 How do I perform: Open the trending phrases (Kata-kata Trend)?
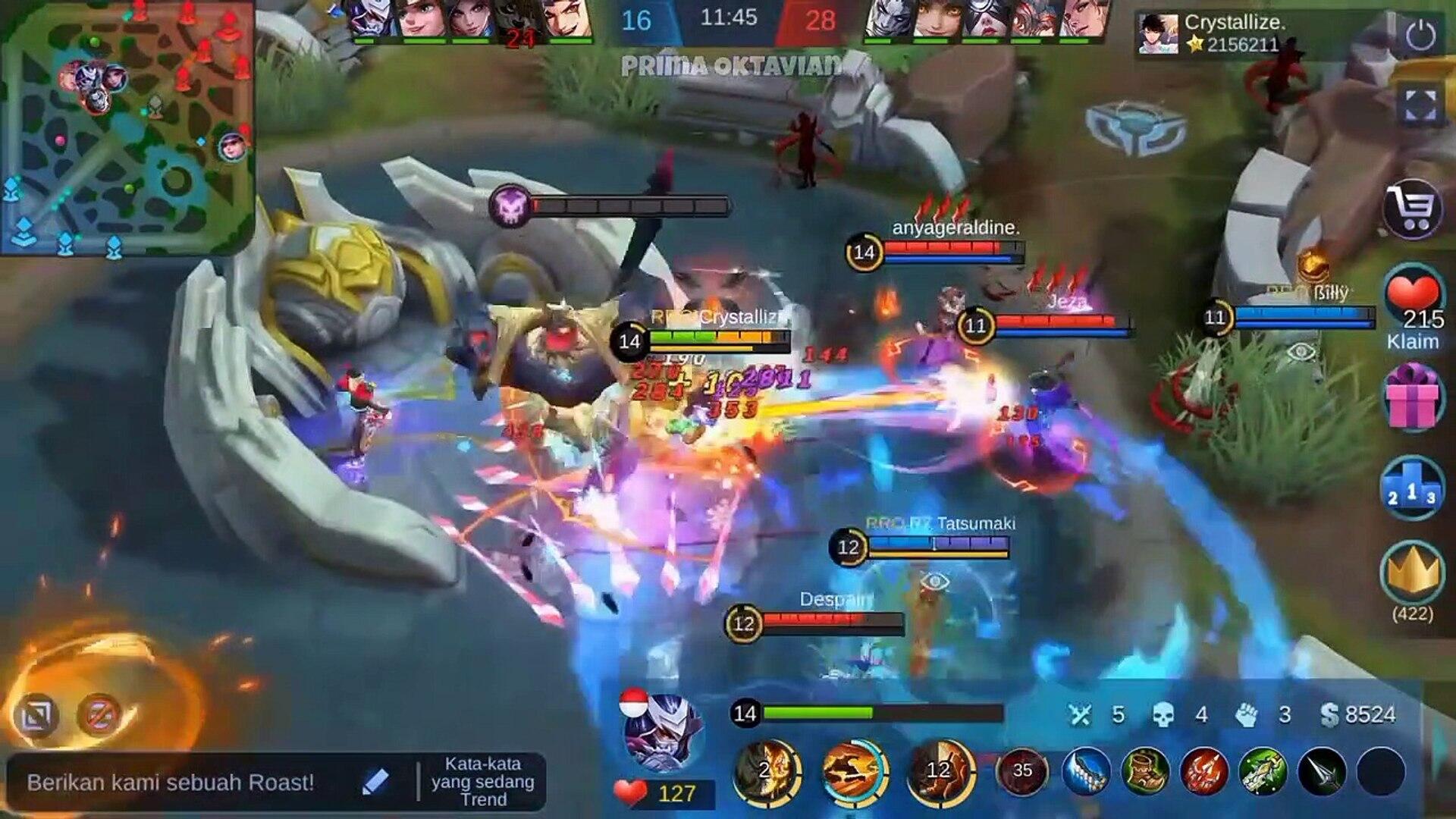(483, 781)
